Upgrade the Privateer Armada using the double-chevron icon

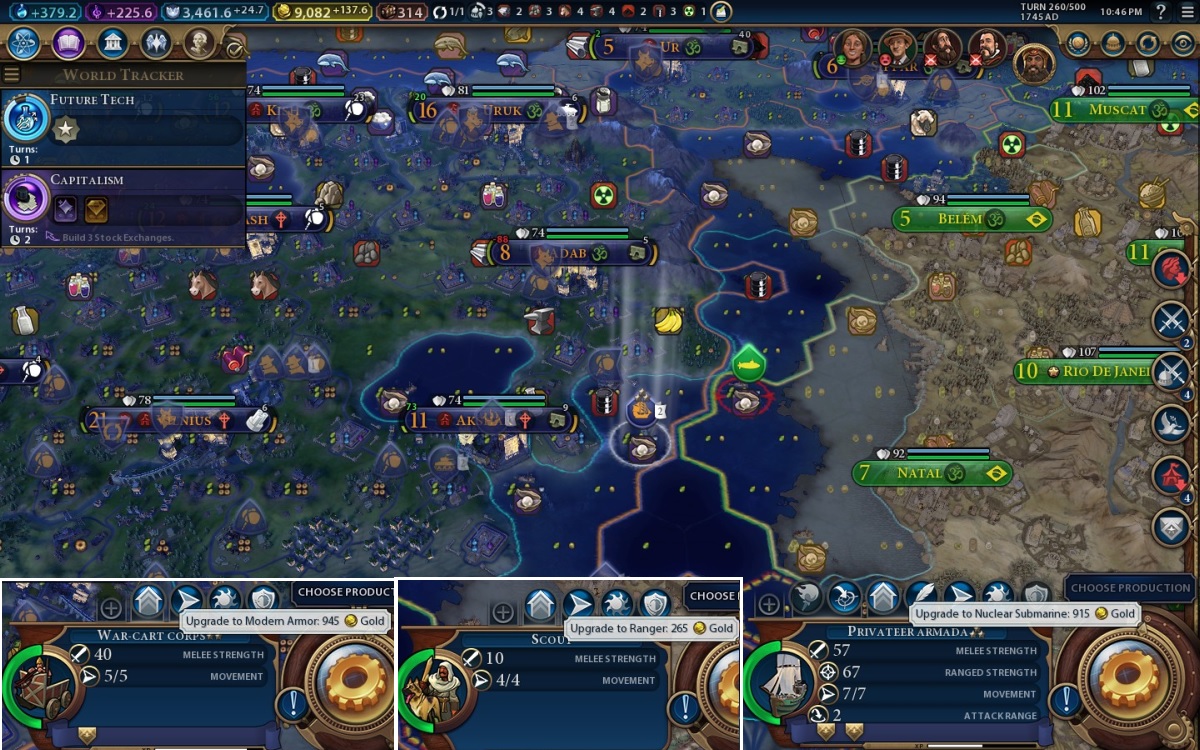[x=881, y=597]
